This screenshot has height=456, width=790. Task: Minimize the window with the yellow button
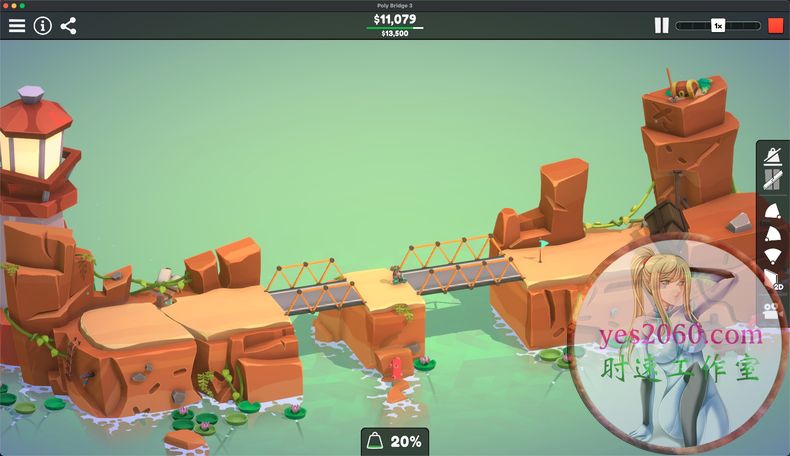click(14, 5)
